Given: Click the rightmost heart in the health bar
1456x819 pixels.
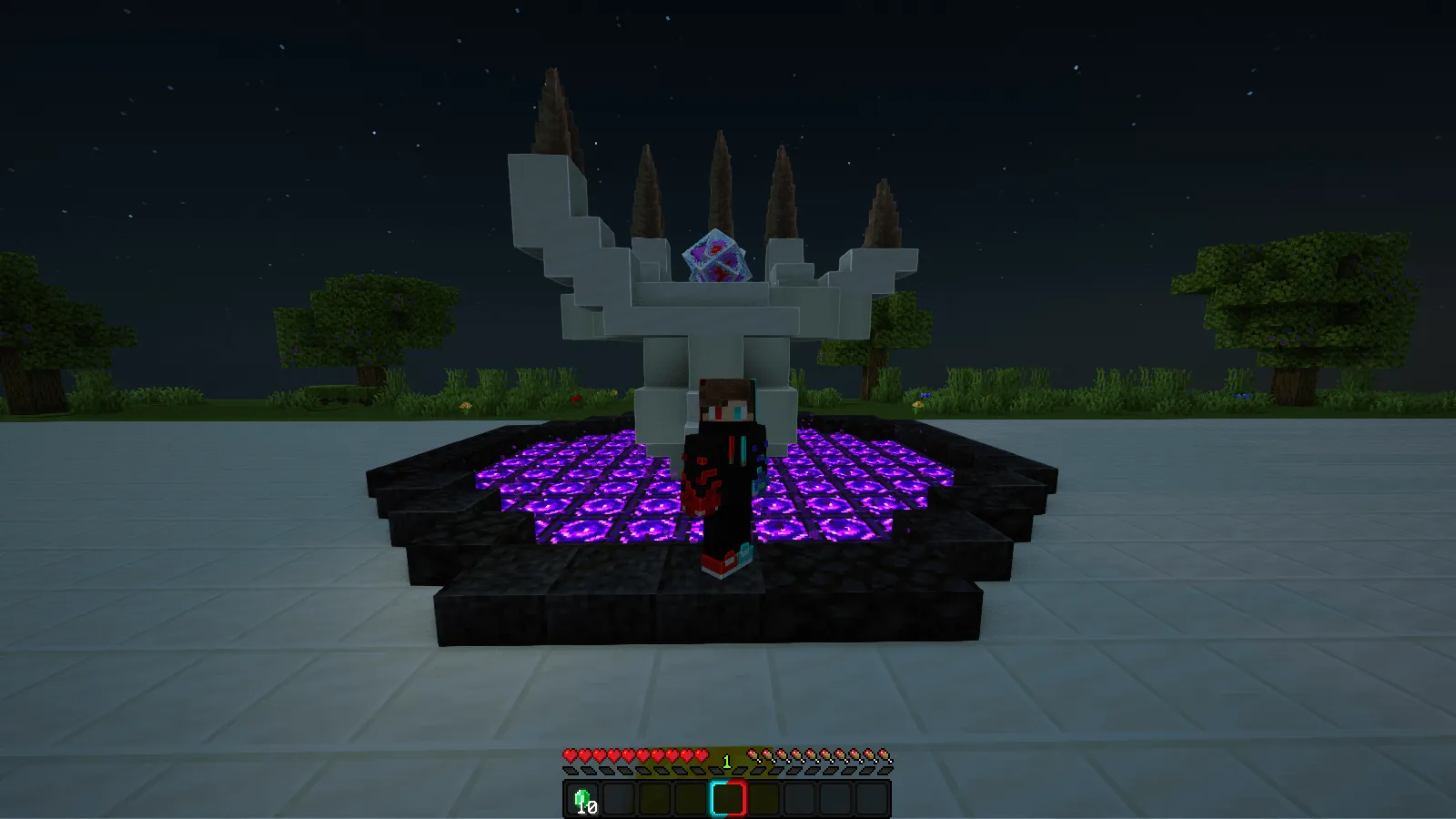Looking at the screenshot, I should 702,754.
